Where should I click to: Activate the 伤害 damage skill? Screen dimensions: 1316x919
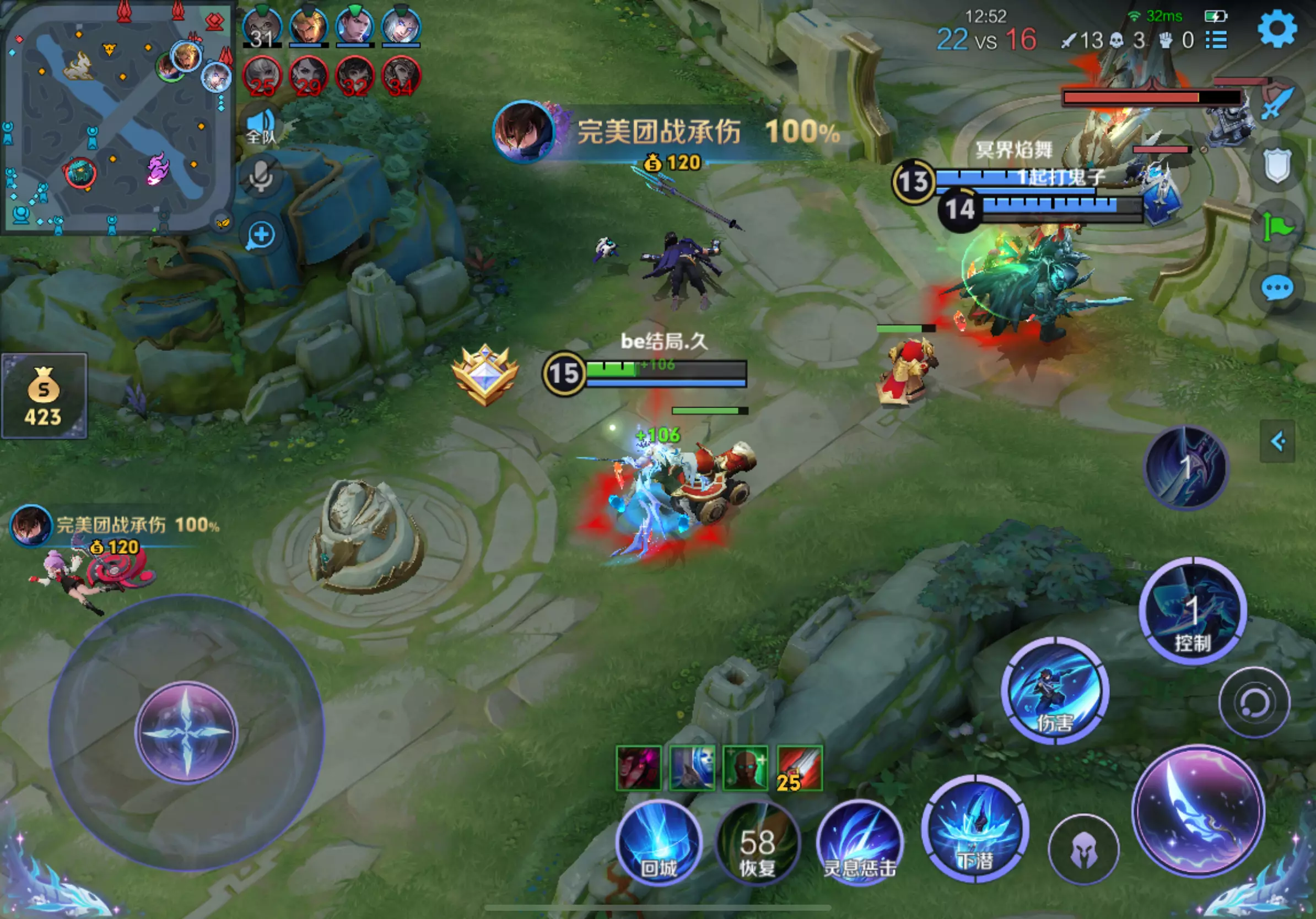pos(1055,690)
